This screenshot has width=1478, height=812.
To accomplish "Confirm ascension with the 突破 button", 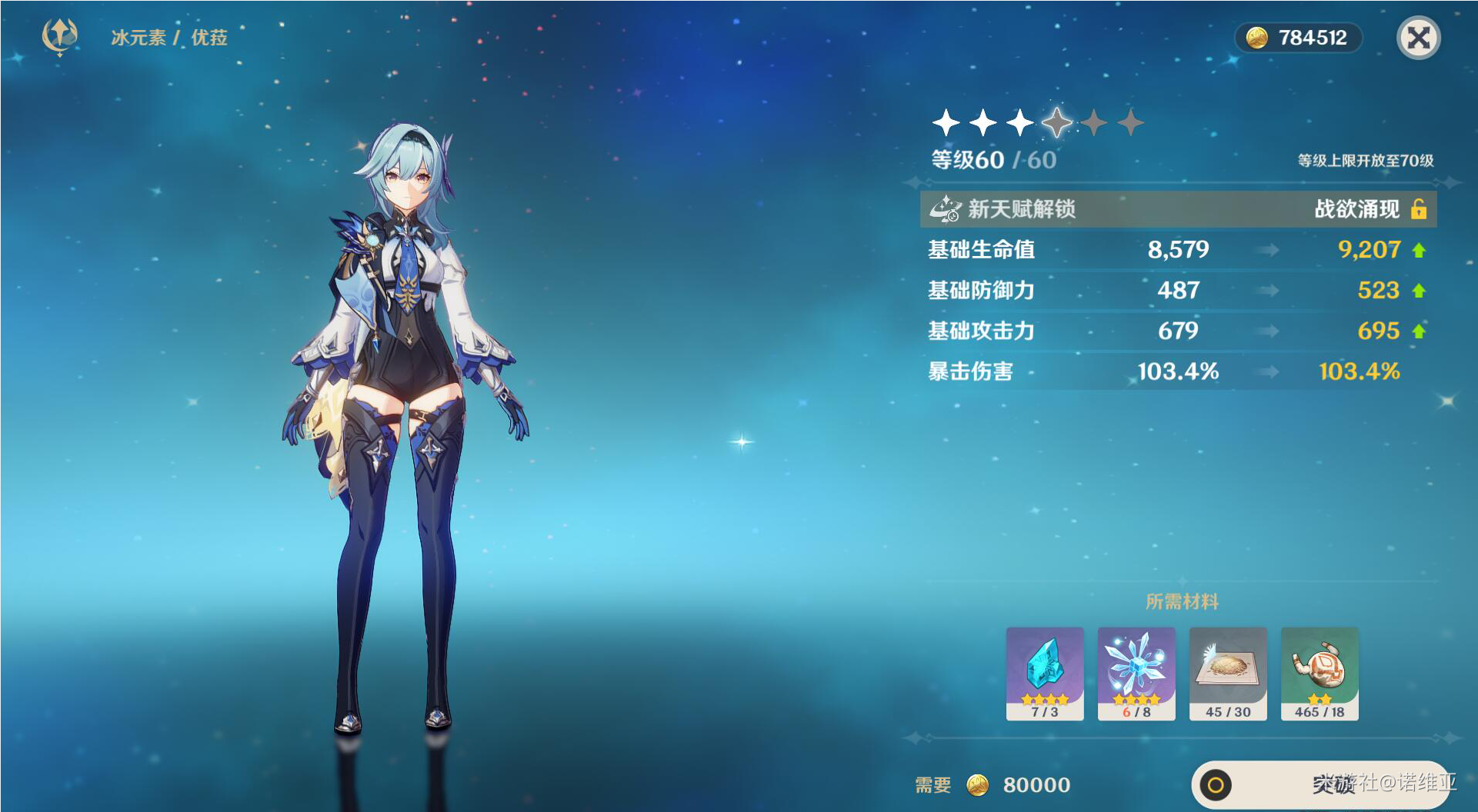I will 1321,784.
